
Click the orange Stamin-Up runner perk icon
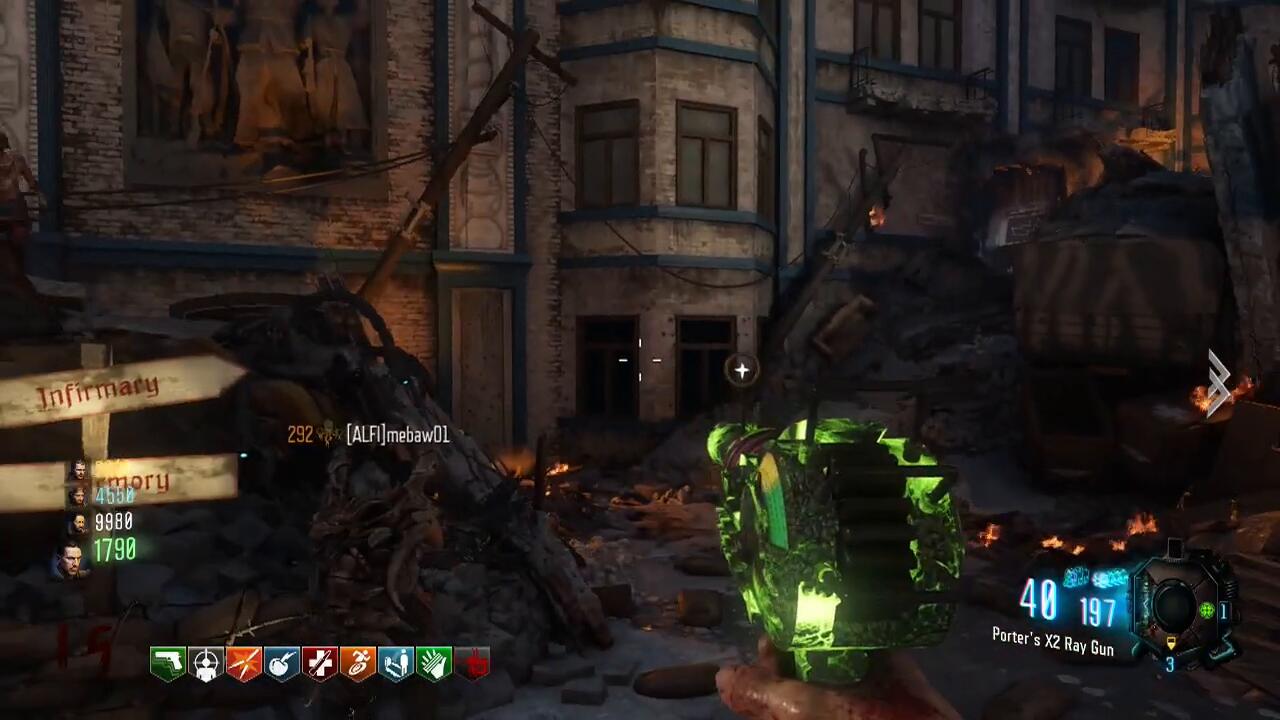pyautogui.click(x=358, y=664)
